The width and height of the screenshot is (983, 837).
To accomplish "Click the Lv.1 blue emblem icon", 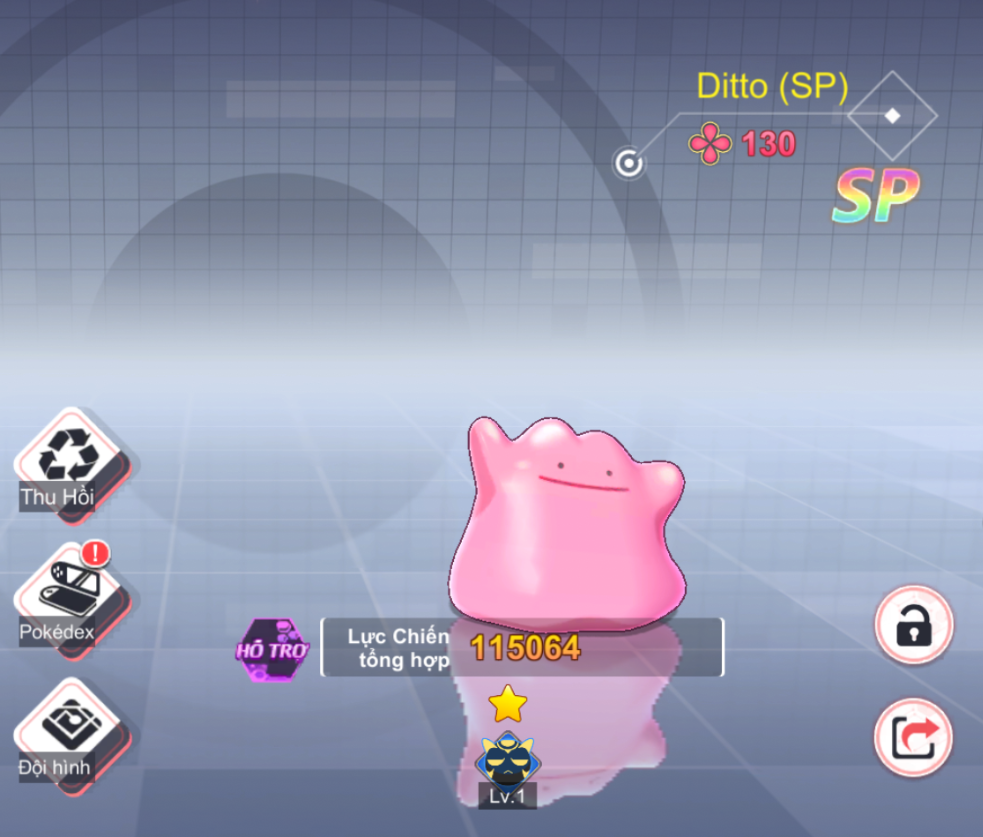I will point(506,760).
